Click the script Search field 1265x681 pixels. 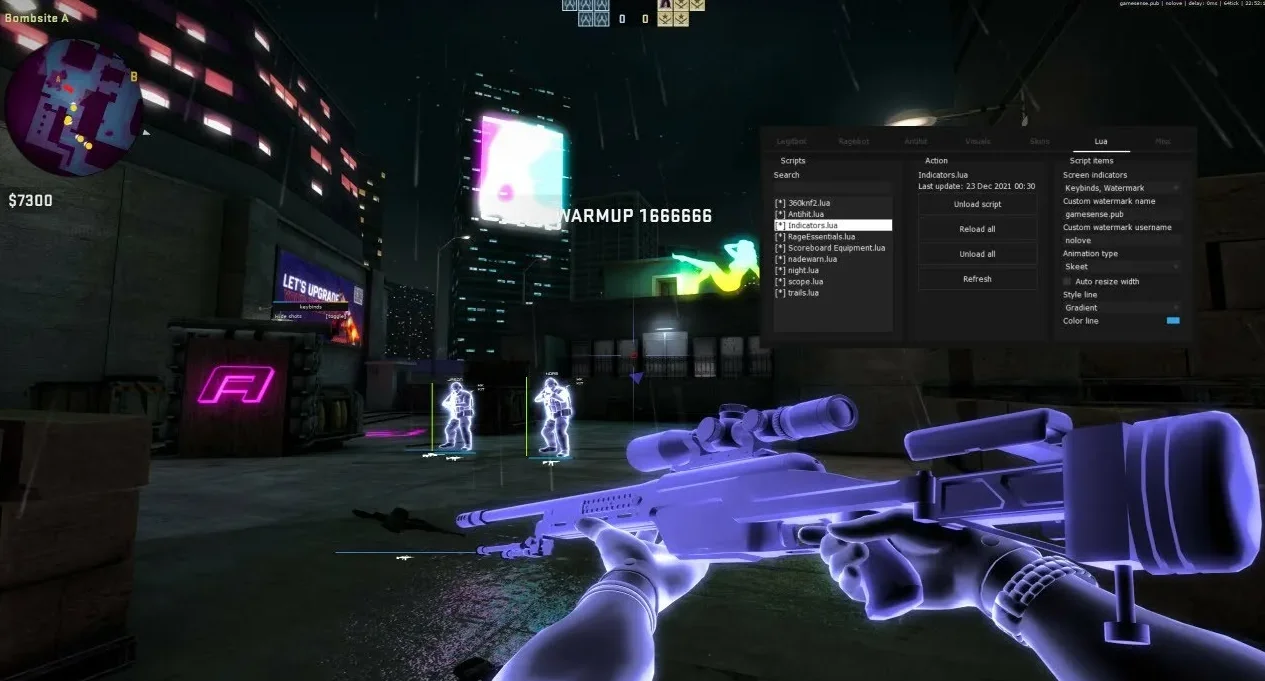[832, 188]
